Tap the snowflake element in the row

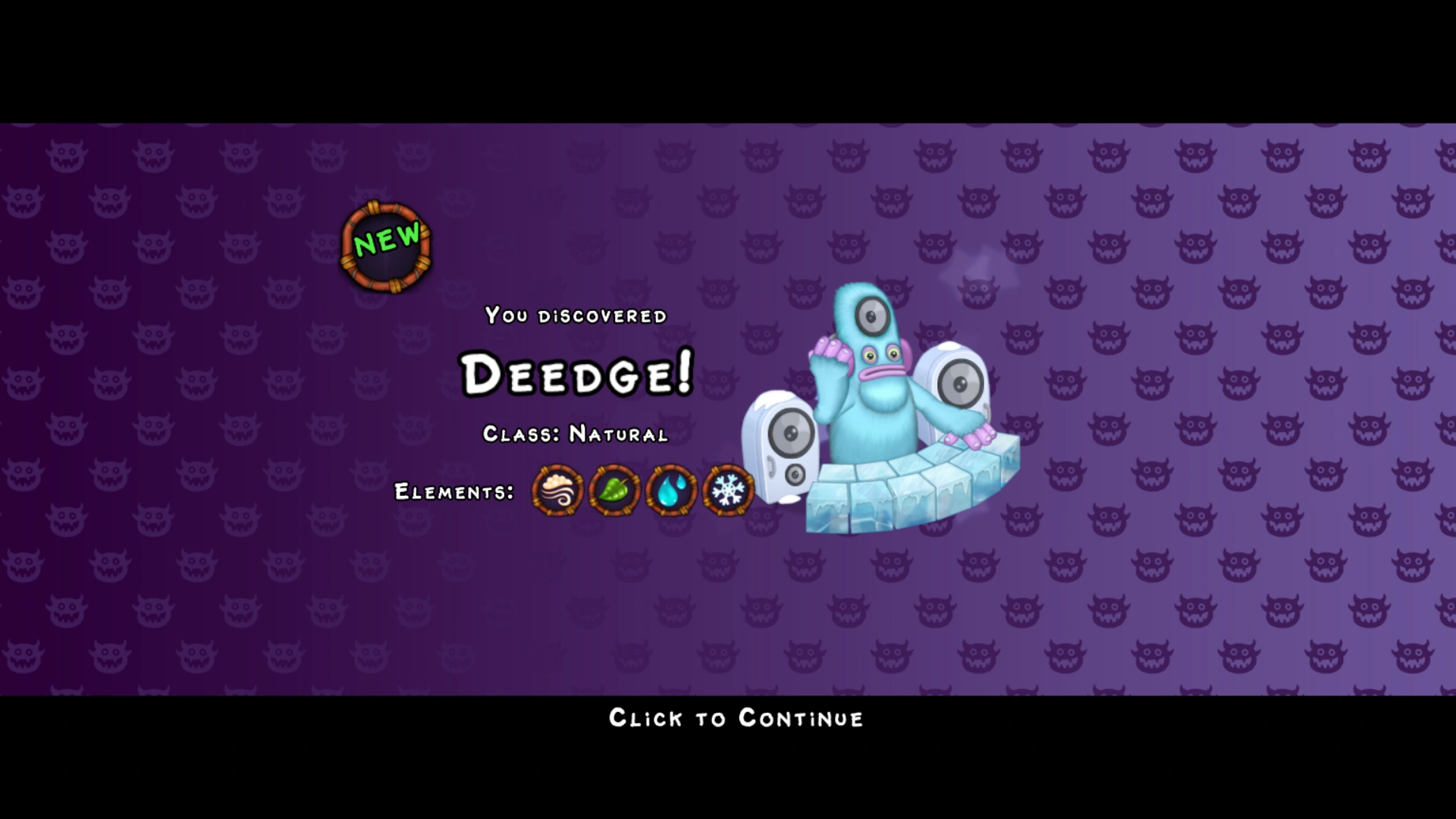point(728,491)
